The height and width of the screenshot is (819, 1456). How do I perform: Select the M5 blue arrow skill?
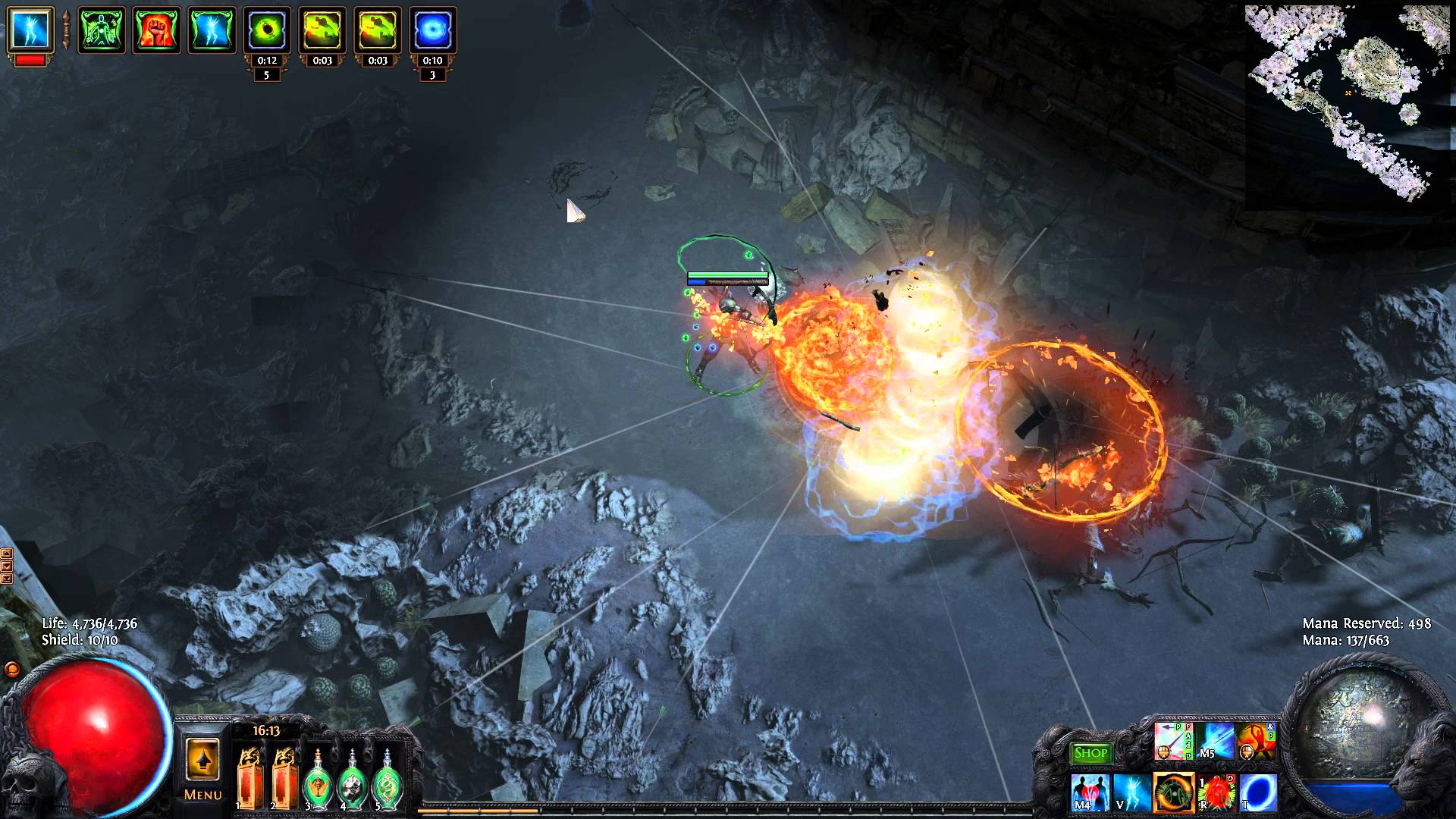[1215, 741]
